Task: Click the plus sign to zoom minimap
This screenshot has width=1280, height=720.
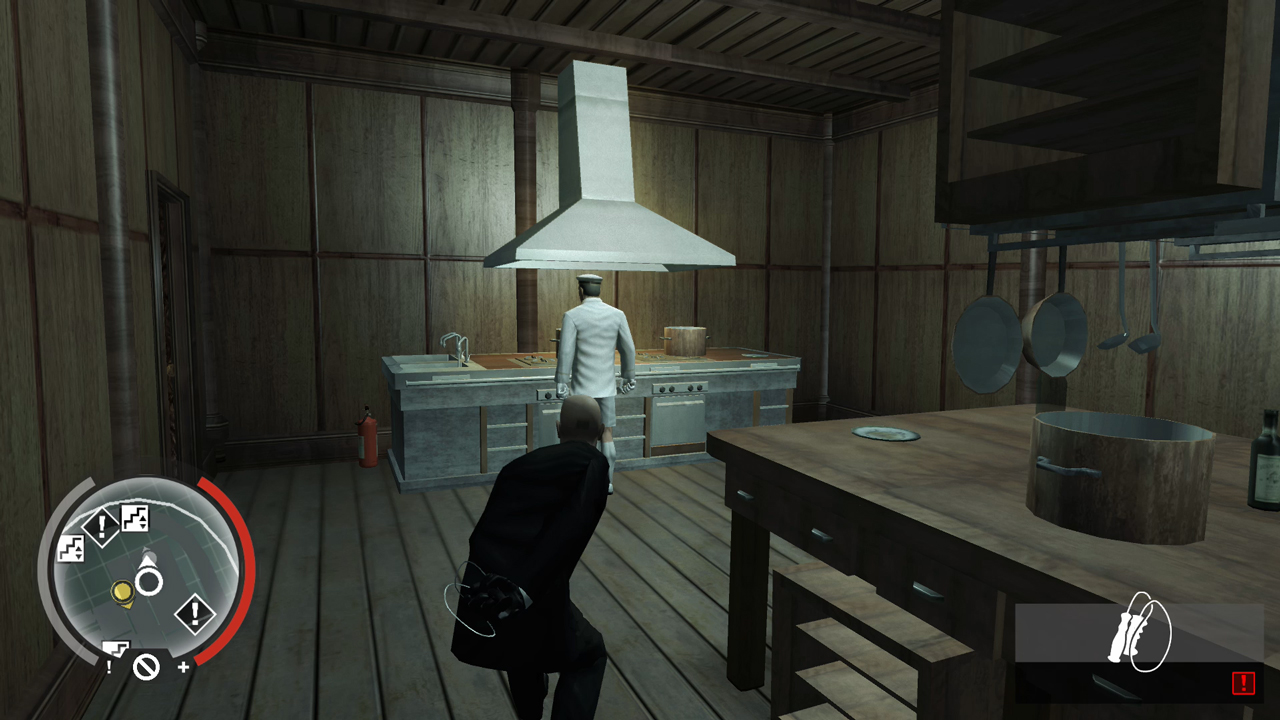Action: pos(183,665)
